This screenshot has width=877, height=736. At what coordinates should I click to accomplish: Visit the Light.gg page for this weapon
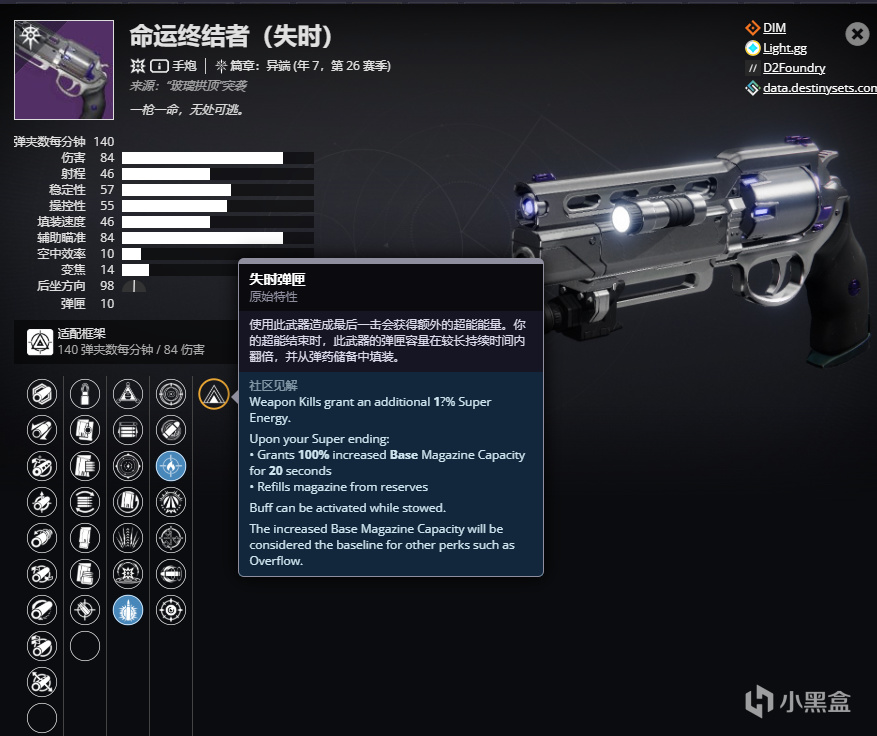click(x=784, y=48)
